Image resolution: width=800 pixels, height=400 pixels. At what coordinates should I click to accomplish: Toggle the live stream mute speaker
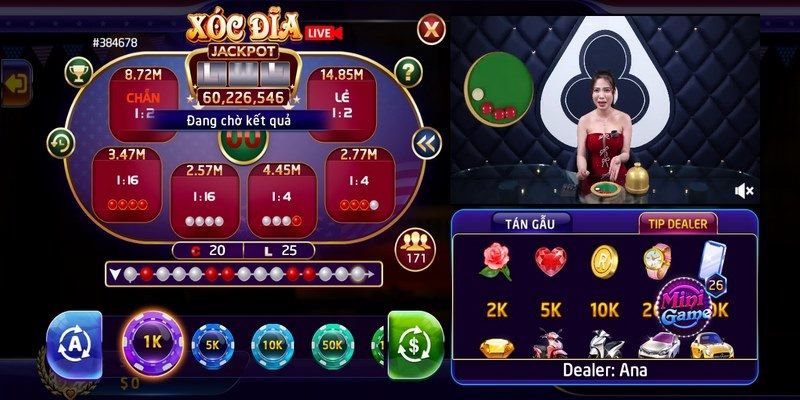tap(744, 190)
